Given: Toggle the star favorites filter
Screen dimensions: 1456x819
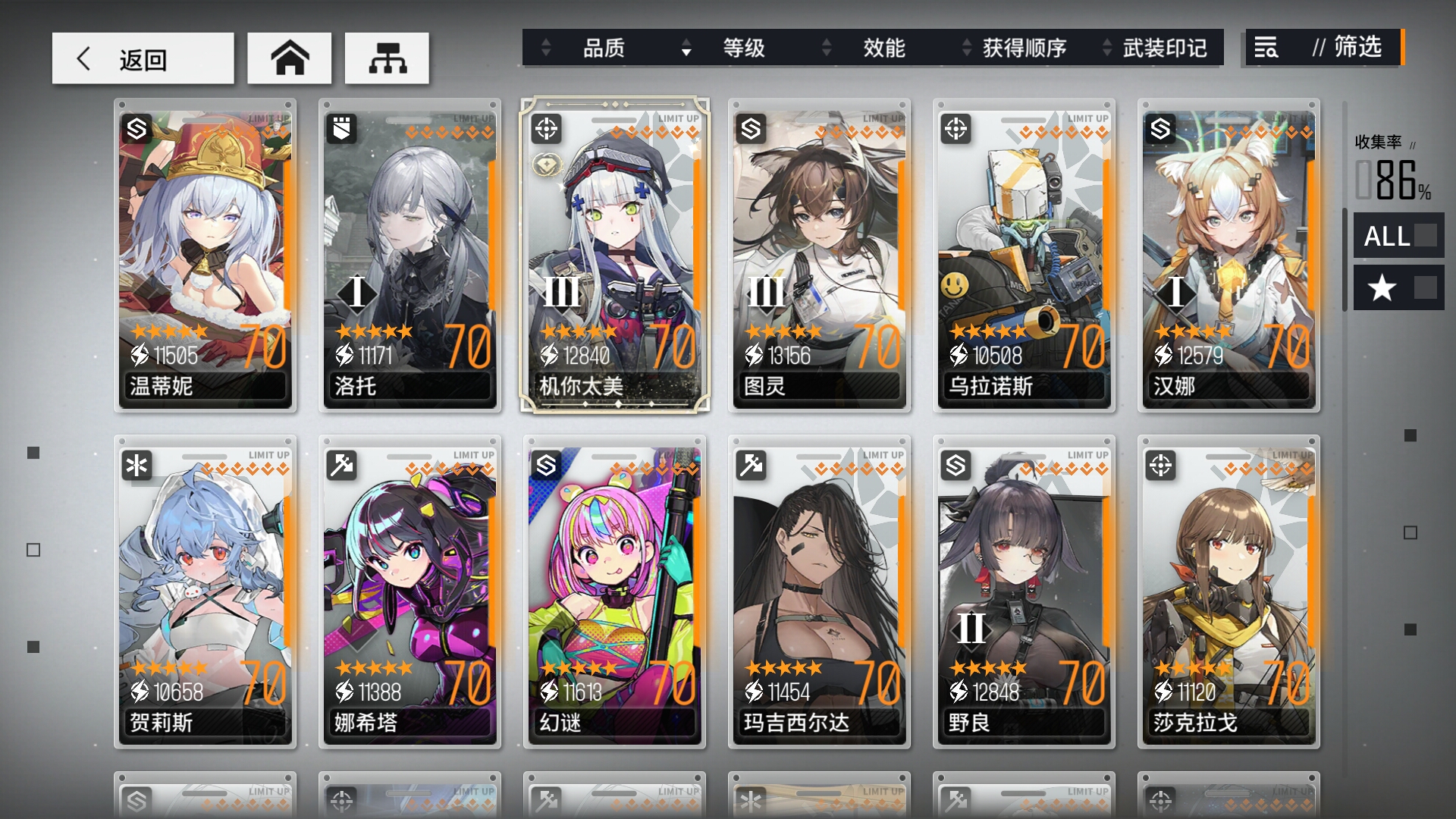Looking at the screenshot, I should (x=1398, y=288).
